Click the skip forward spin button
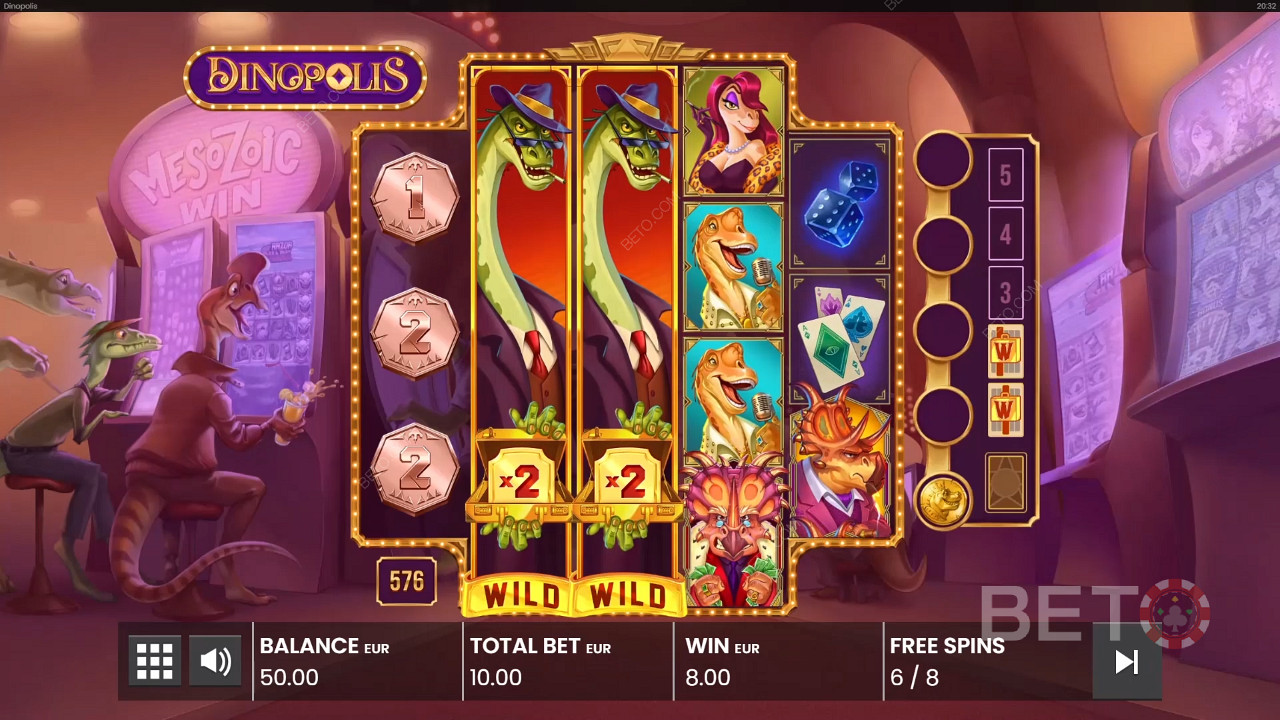Image resolution: width=1280 pixels, height=720 pixels. pos(1127,661)
